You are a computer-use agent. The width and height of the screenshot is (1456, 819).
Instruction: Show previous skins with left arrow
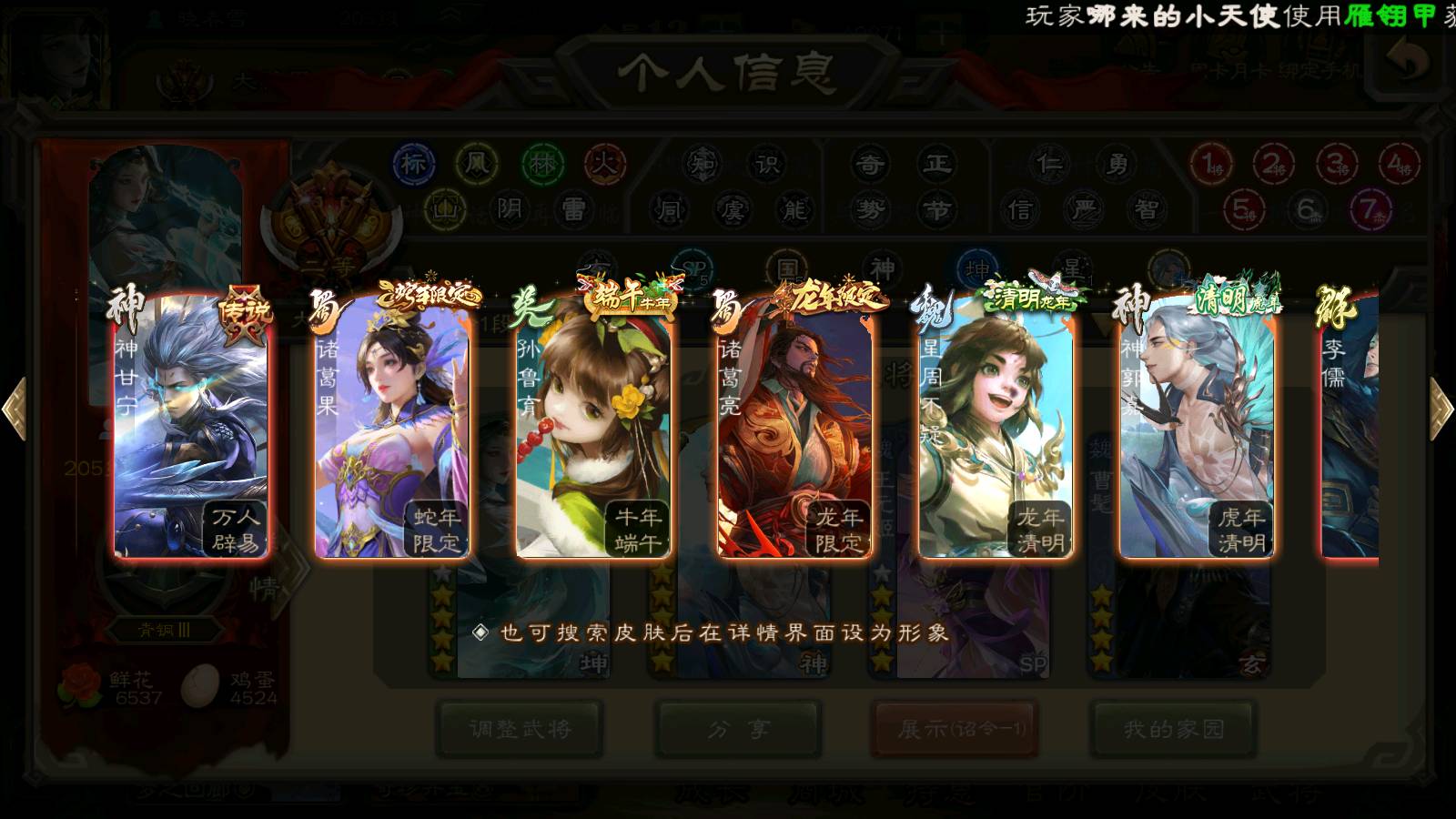pyautogui.click(x=15, y=409)
